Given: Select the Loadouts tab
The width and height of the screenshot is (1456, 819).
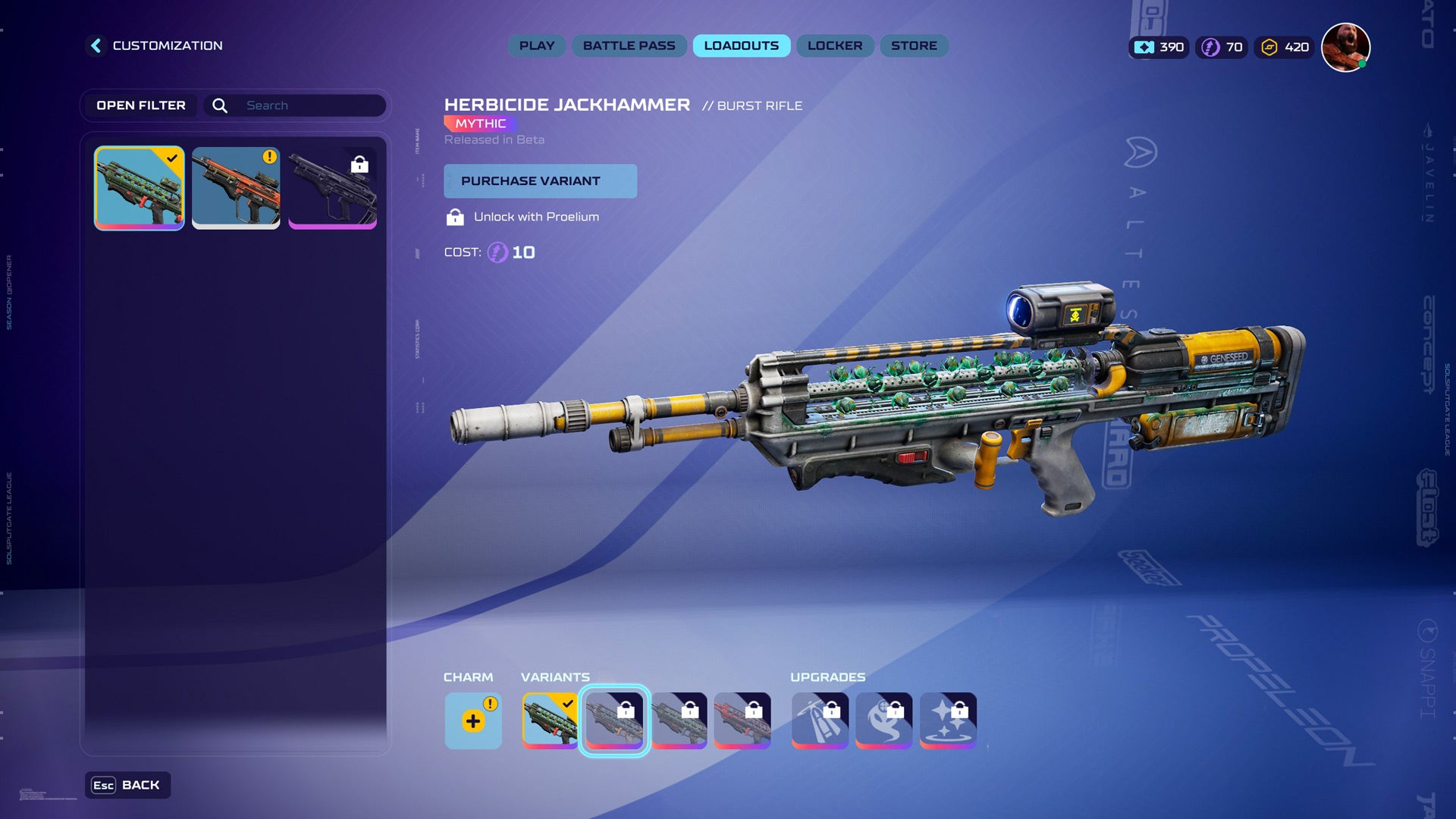Looking at the screenshot, I should 741,45.
